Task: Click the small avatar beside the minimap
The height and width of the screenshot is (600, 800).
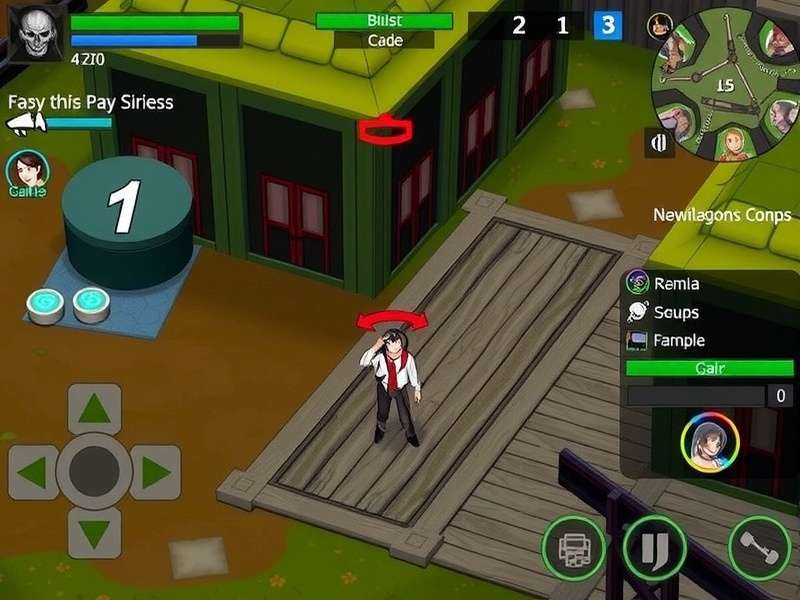Action: tap(658, 26)
